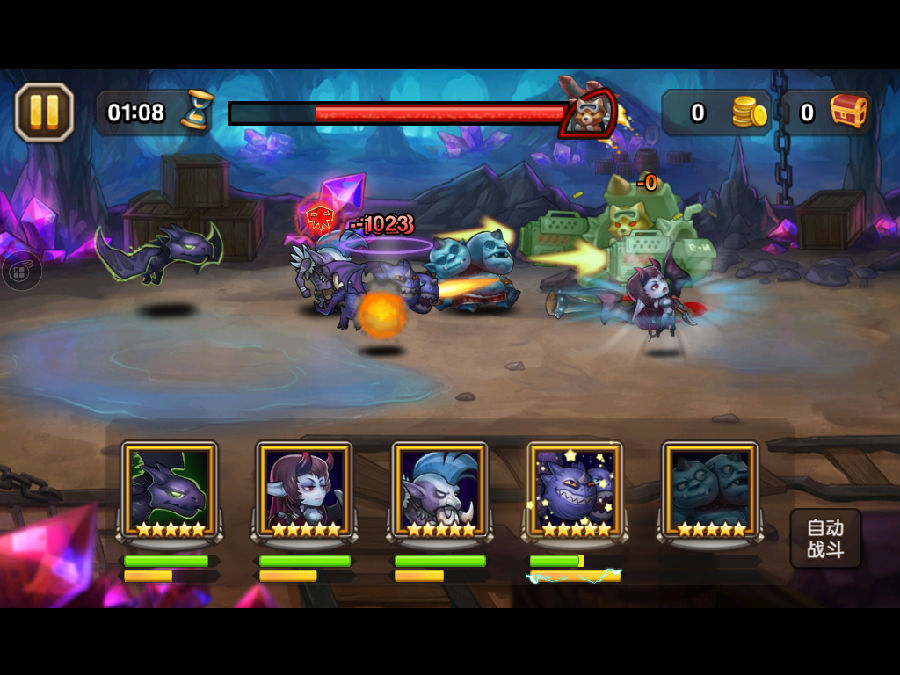Viewport: 900px width, 675px height.
Task: Pause the battle with the pause button
Action: click(44, 112)
